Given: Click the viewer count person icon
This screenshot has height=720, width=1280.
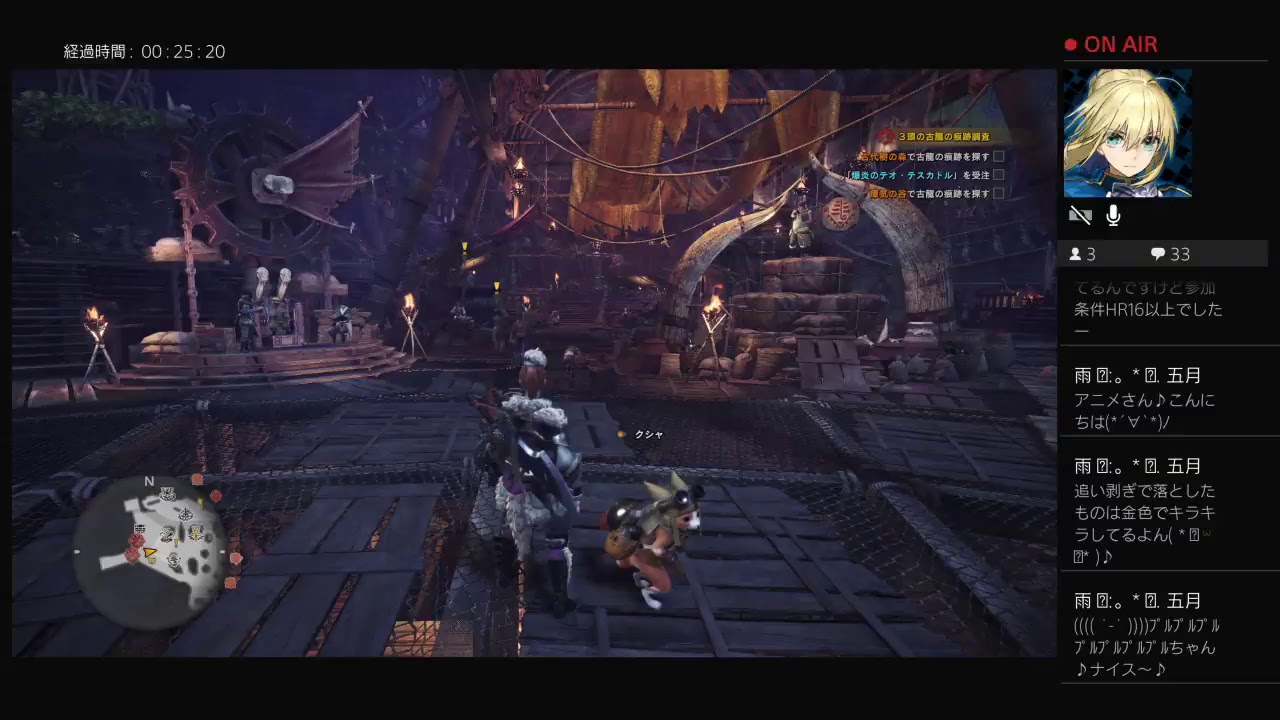Looking at the screenshot, I should [1076, 254].
